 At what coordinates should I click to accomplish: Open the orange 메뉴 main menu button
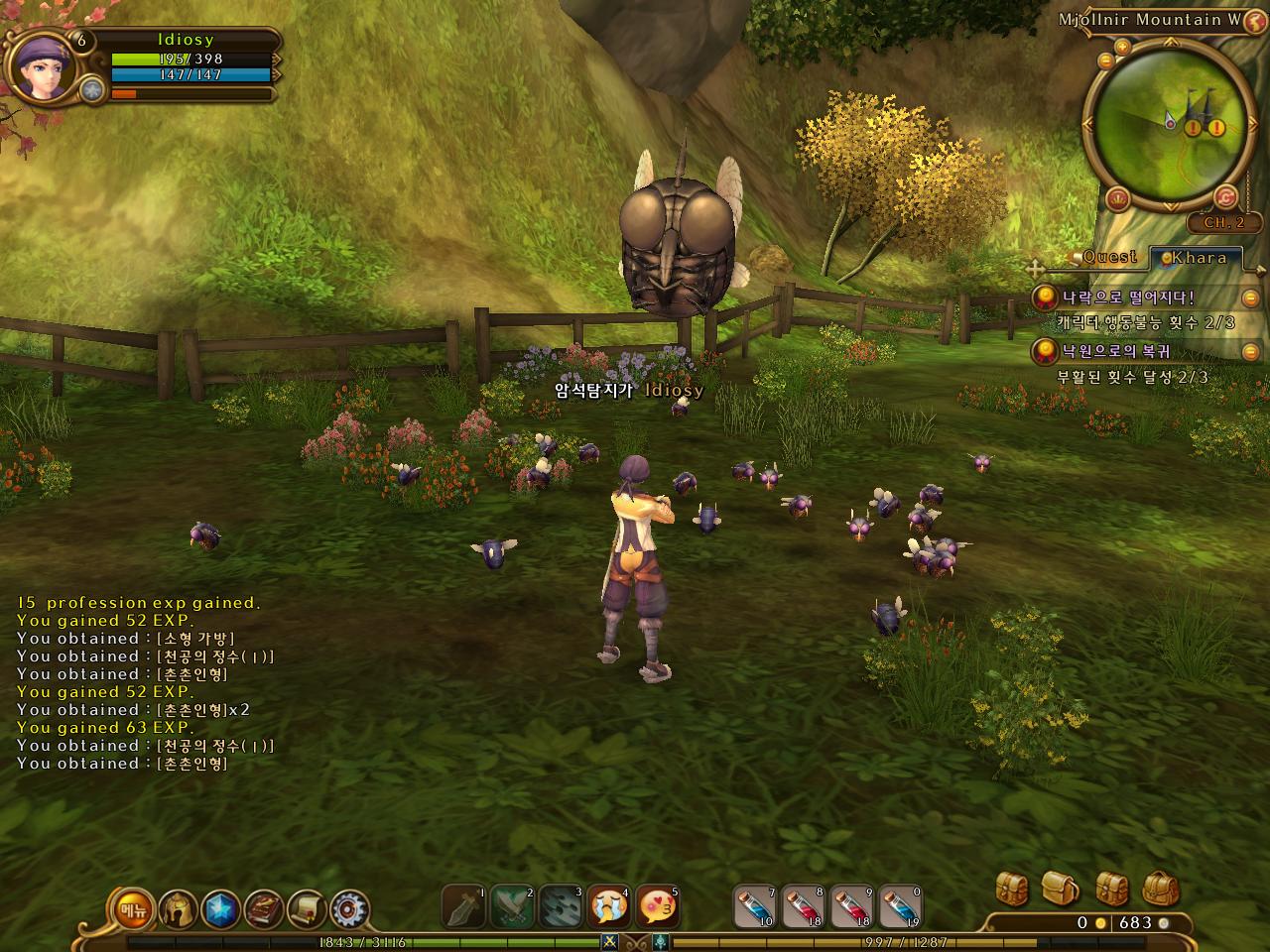(x=130, y=909)
